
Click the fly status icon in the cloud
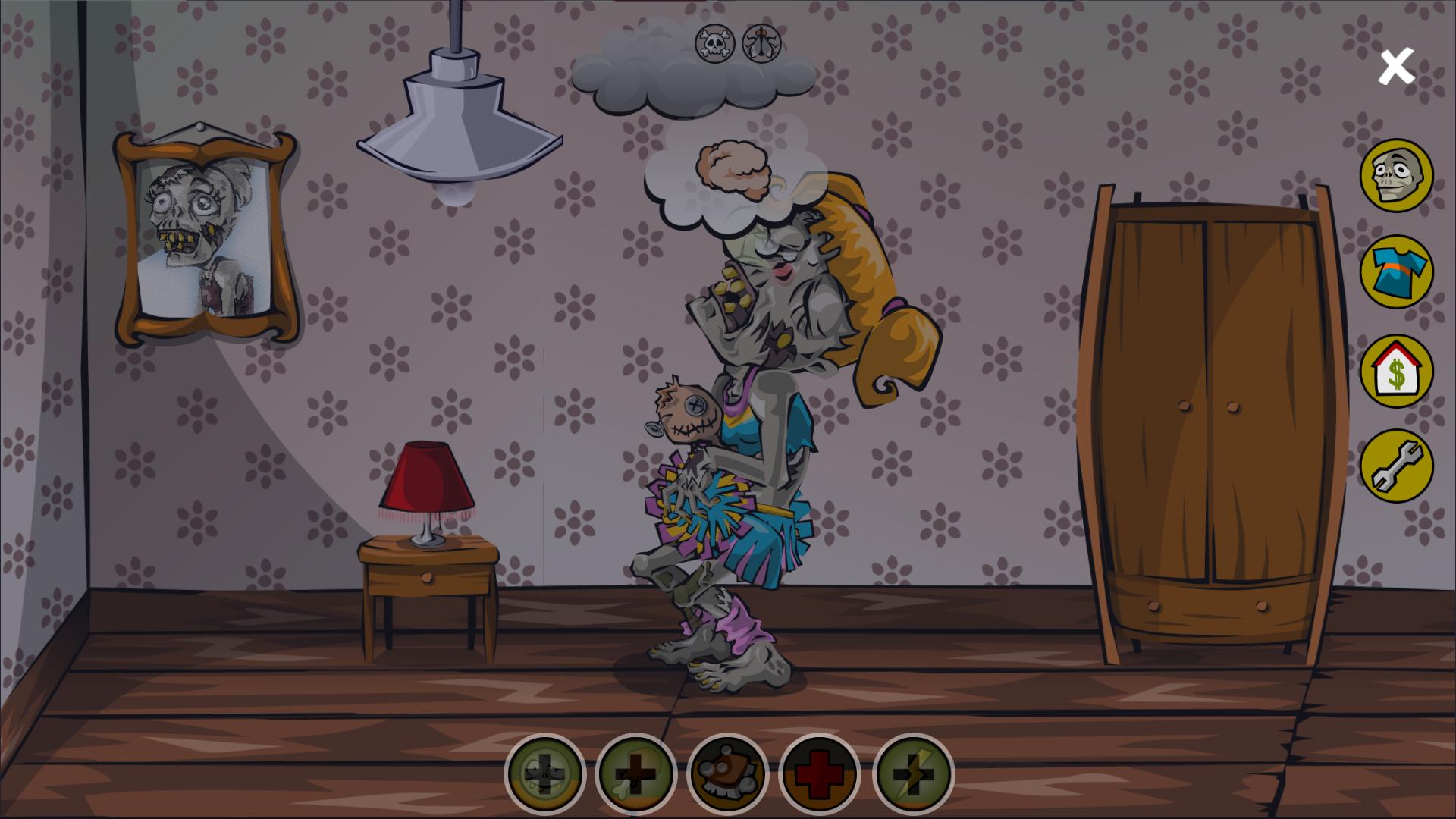tap(764, 44)
